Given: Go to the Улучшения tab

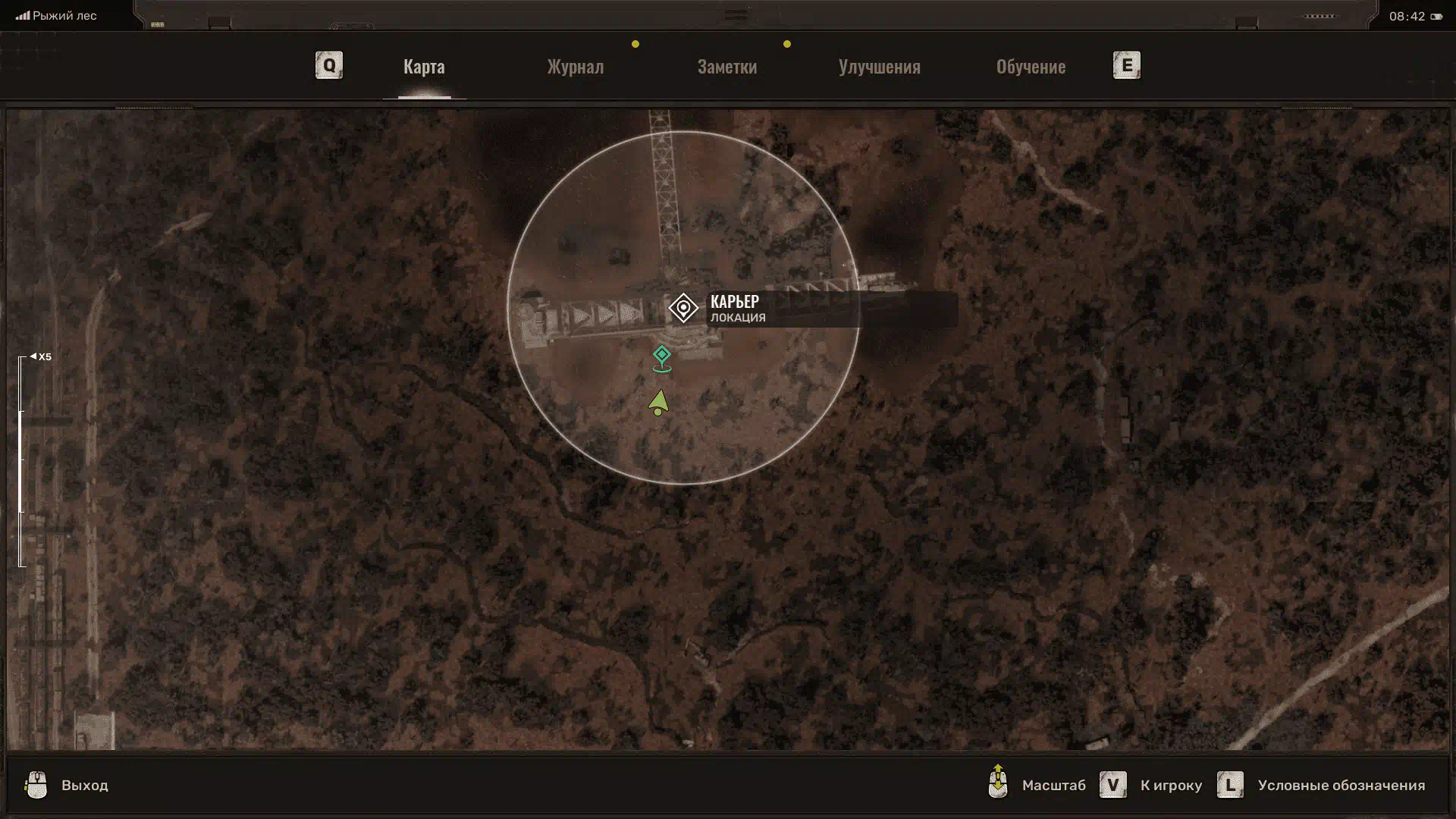Looking at the screenshot, I should click(879, 67).
